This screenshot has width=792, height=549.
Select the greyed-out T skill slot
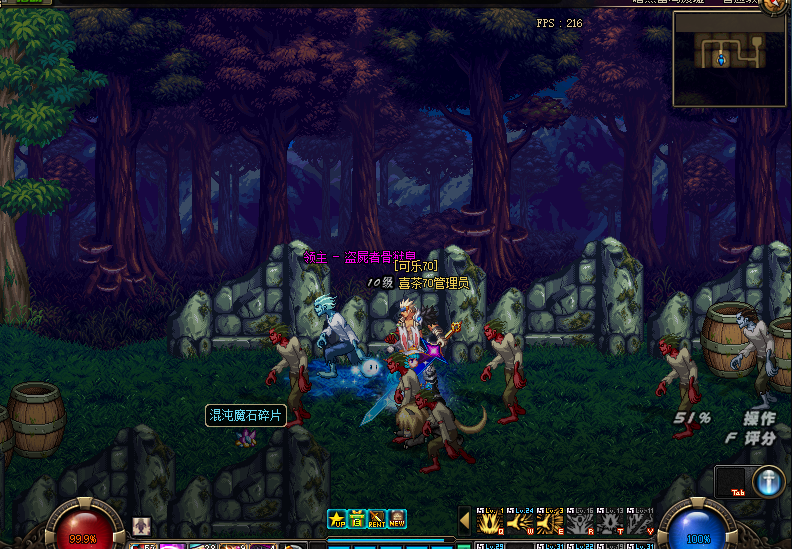point(609,520)
